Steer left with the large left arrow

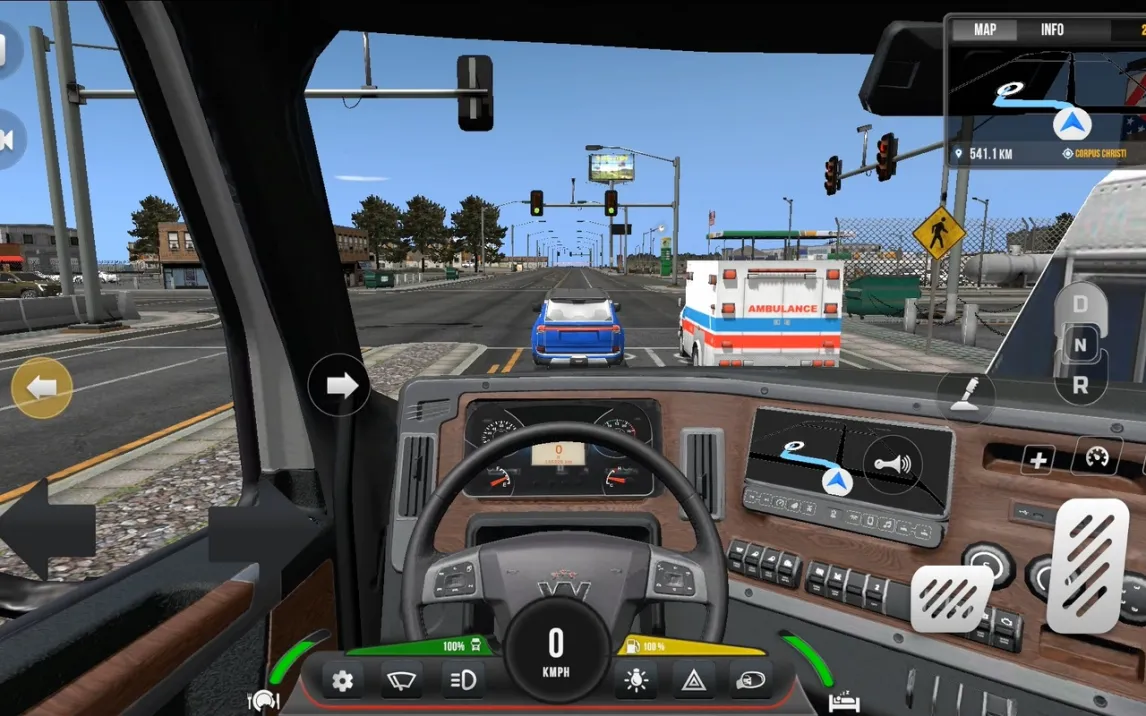click(46, 530)
